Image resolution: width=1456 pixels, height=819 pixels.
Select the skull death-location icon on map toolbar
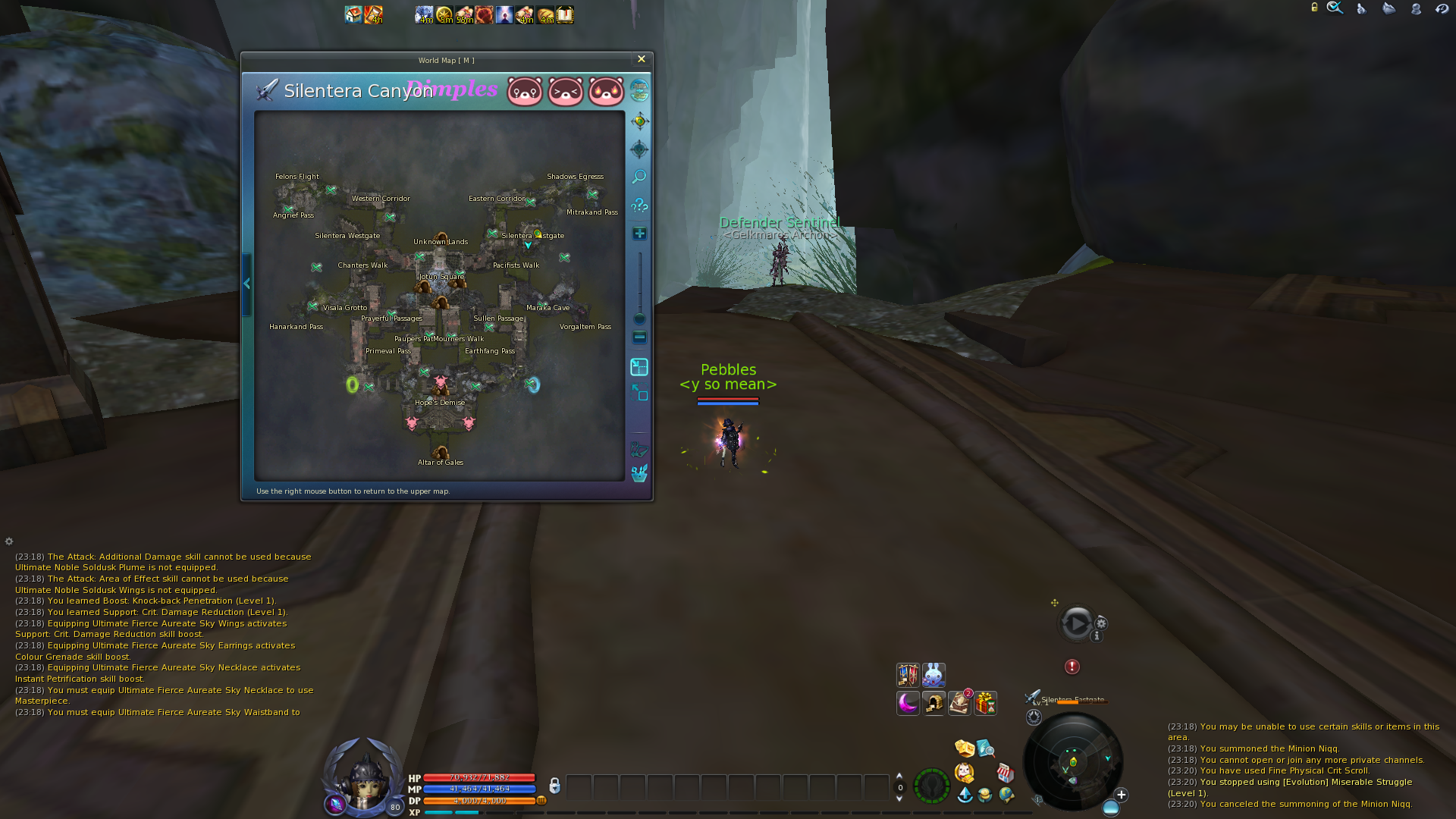point(639,149)
